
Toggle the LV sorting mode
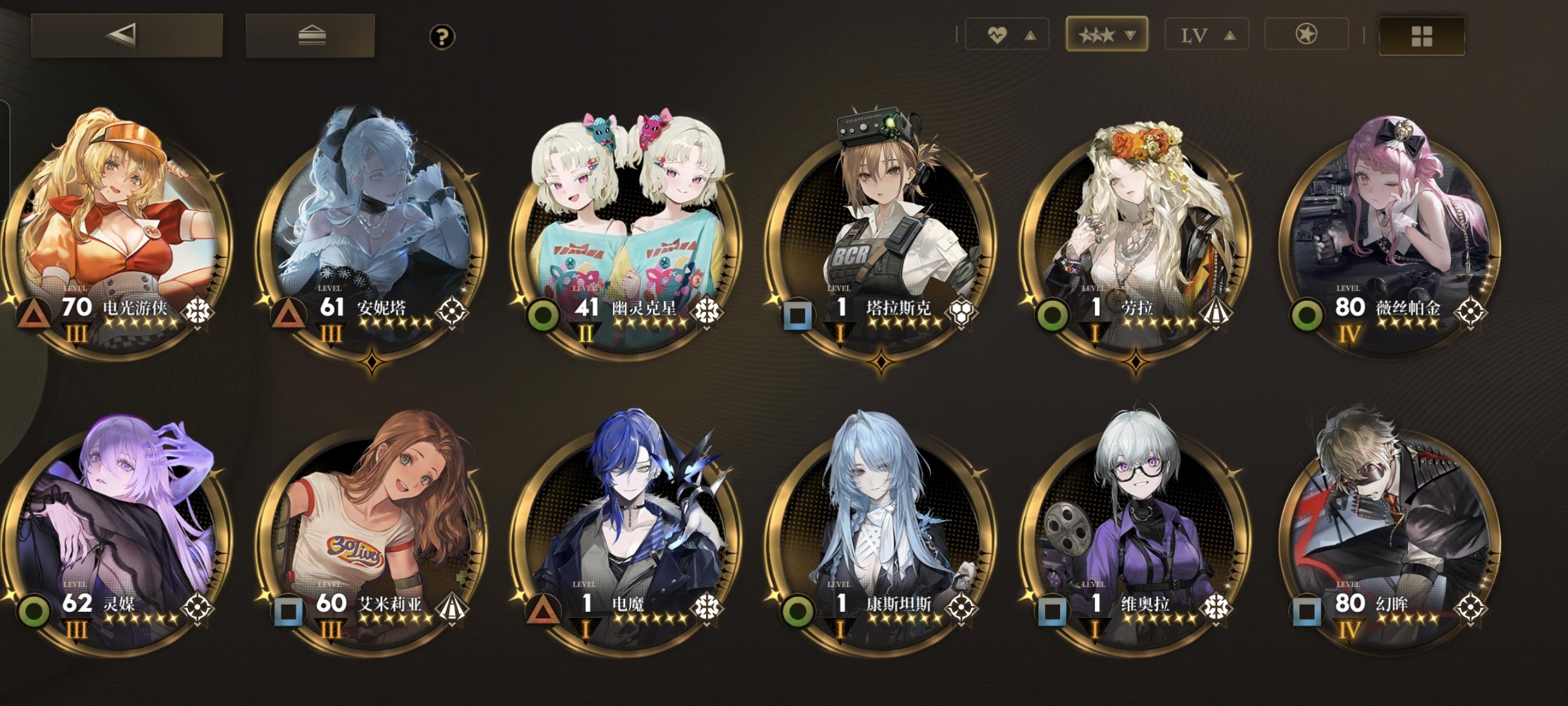point(1195,35)
